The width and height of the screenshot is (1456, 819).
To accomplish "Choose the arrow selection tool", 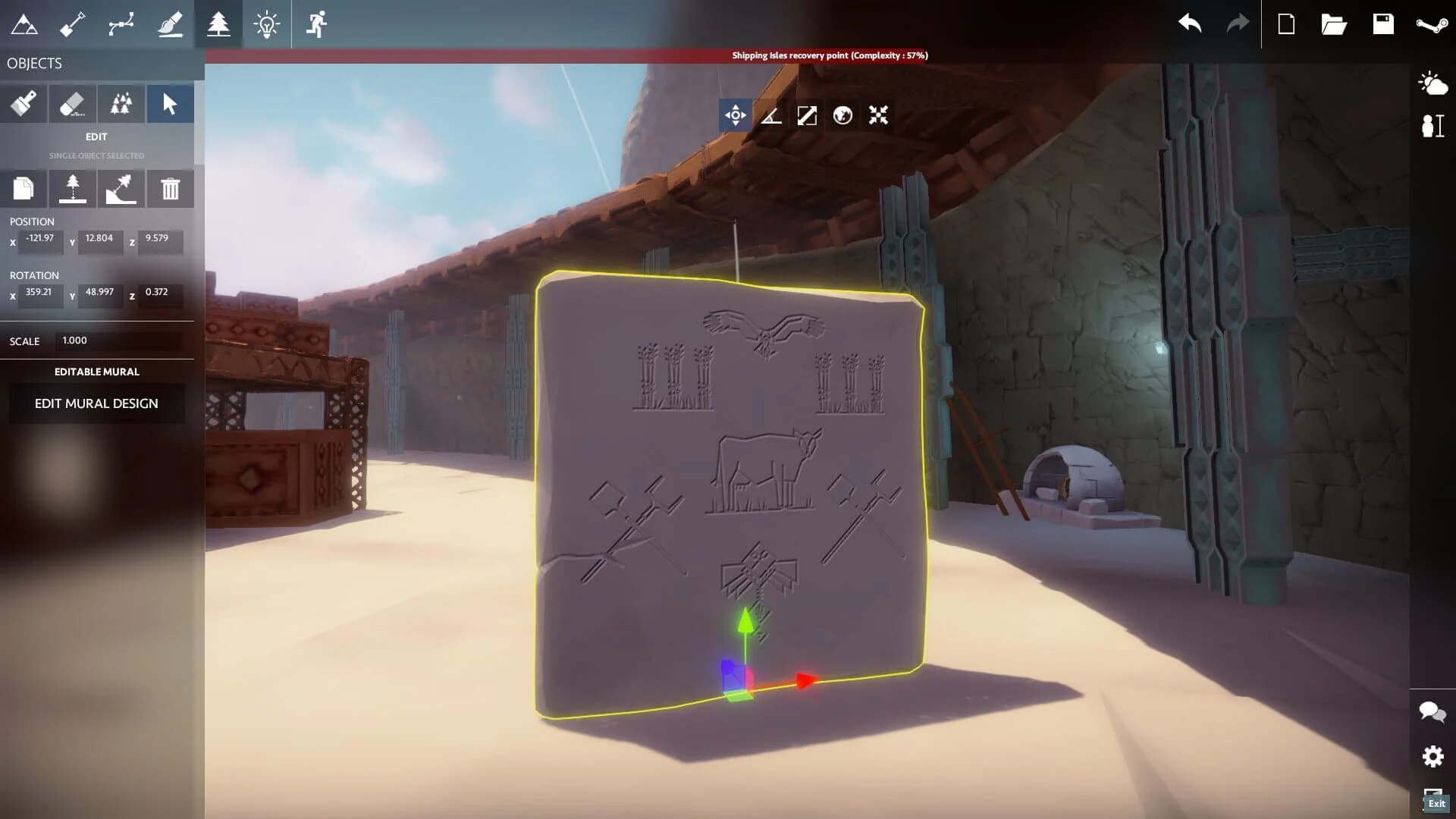I will pyautogui.click(x=170, y=103).
